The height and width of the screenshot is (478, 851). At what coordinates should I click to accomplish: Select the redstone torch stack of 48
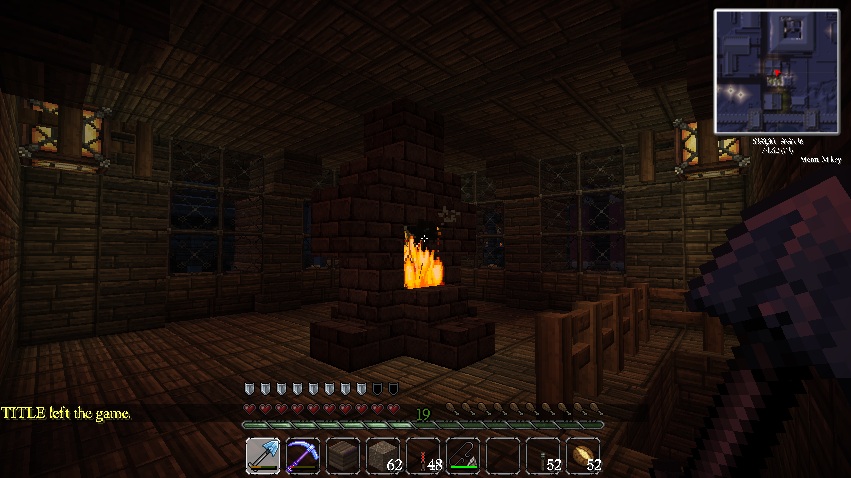pos(423,455)
